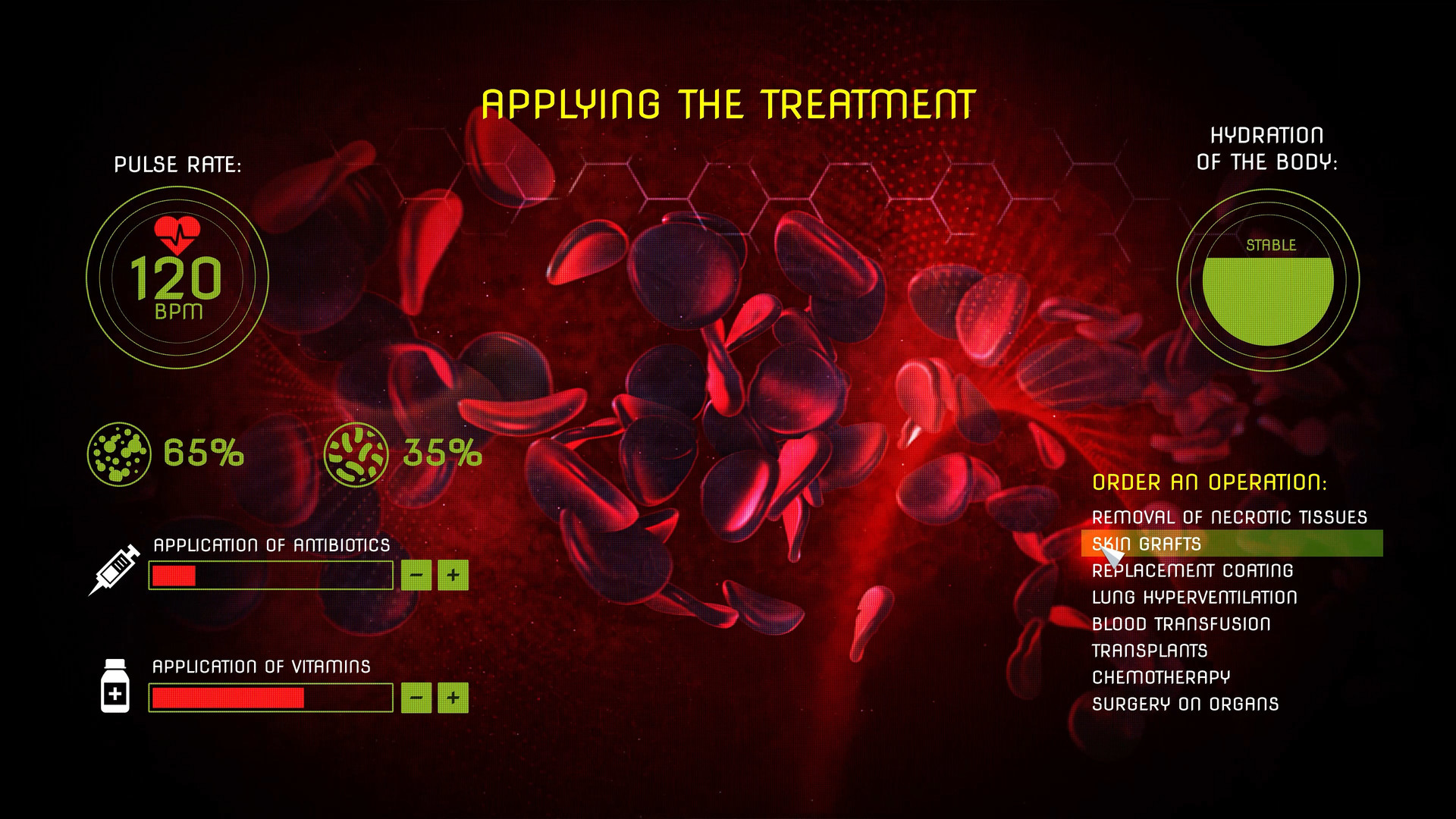This screenshot has height=819, width=1456.
Task: Decrease the application of antibiotics
Action: click(415, 575)
